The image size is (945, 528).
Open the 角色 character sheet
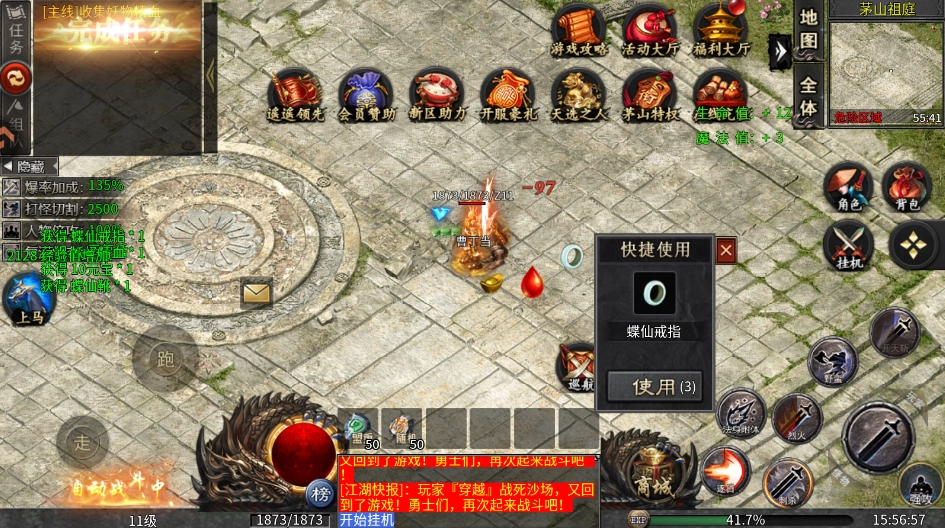[849, 187]
